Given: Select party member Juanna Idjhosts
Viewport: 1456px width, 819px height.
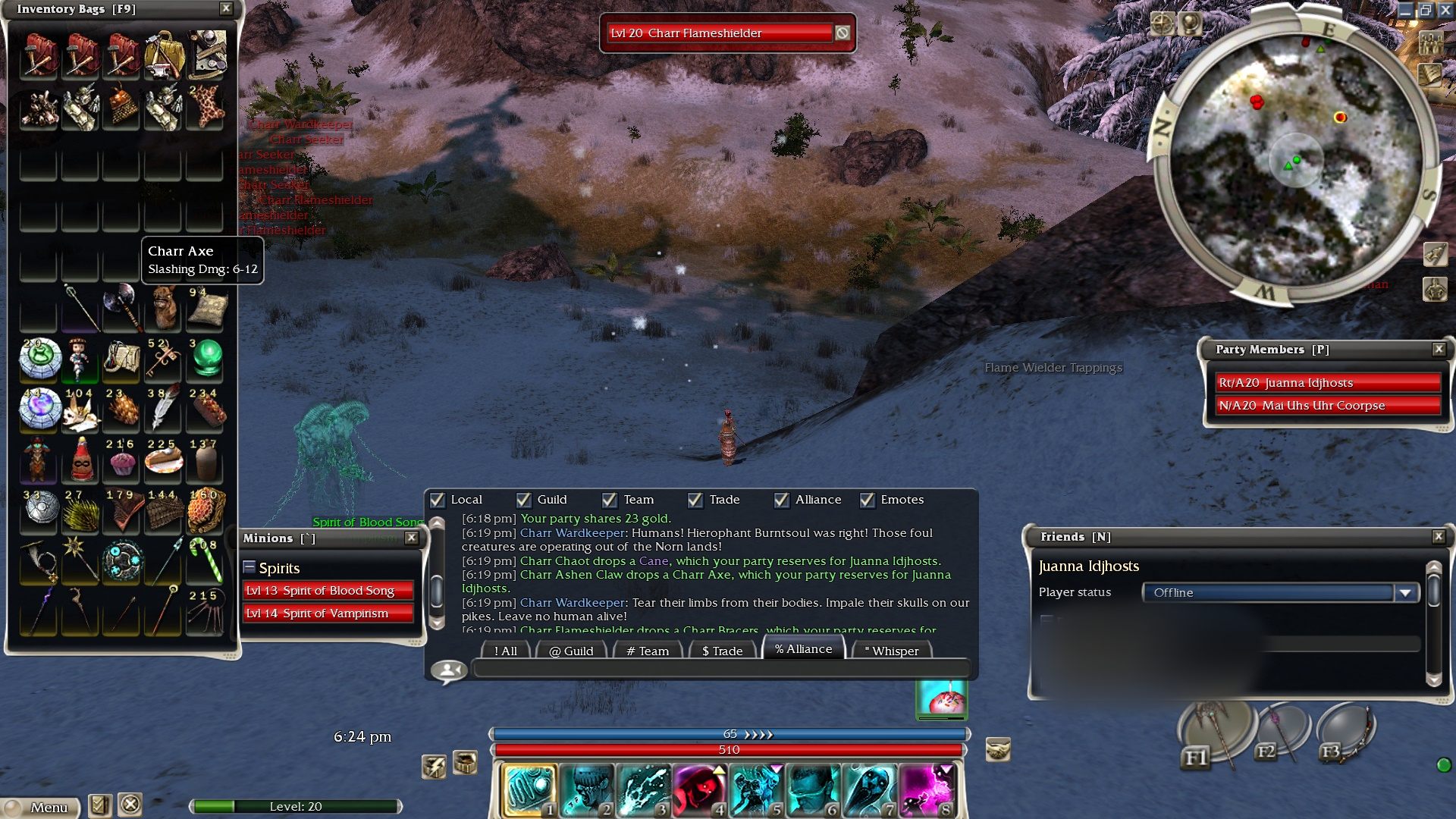Looking at the screenshot, I should pos(1327,383).
